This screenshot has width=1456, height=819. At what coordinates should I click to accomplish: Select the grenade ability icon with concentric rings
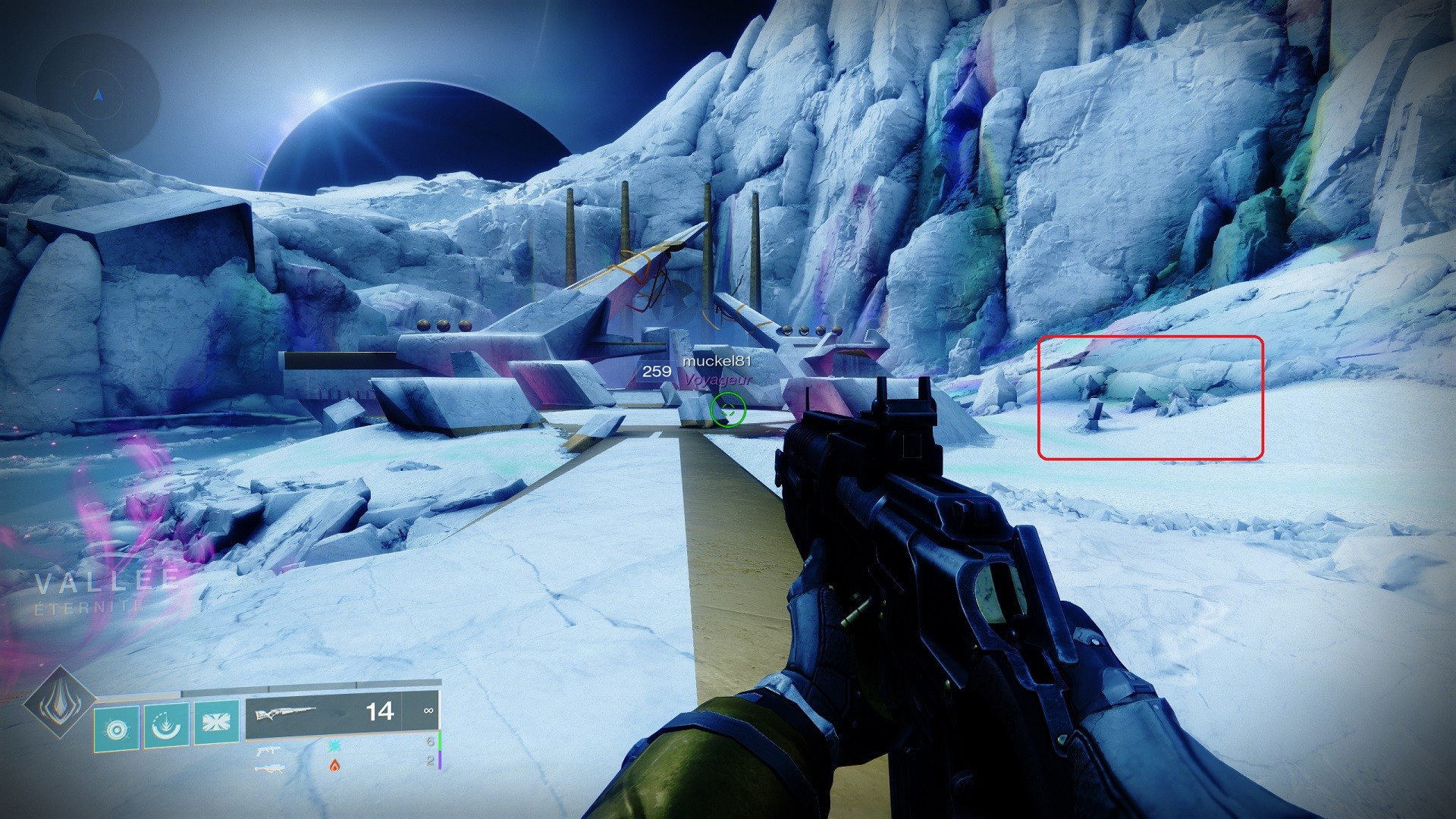point(117,729)
